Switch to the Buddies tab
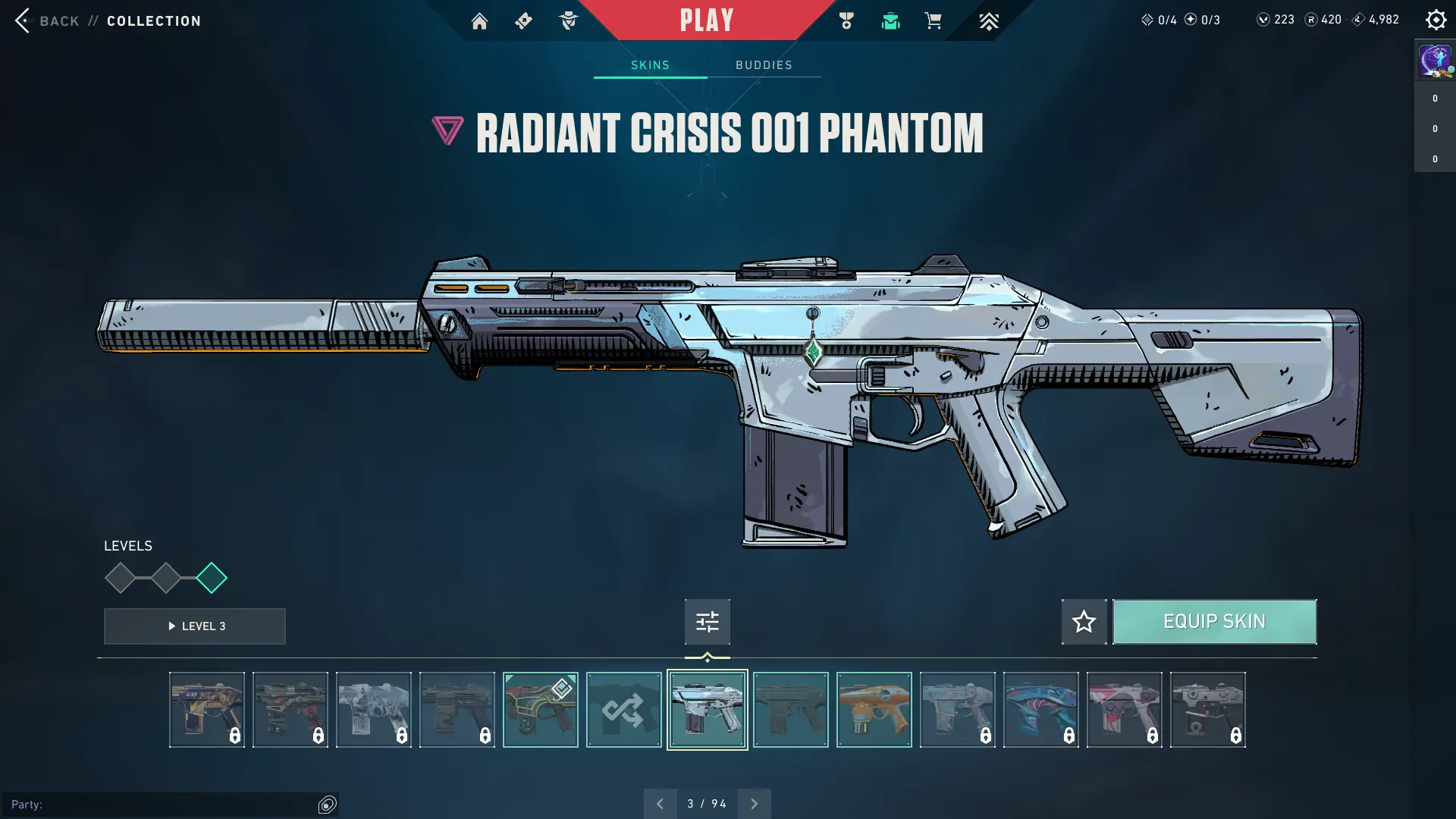Image resolution: width=1456 pixels, height=819 pixels. [x=764, y=65]
